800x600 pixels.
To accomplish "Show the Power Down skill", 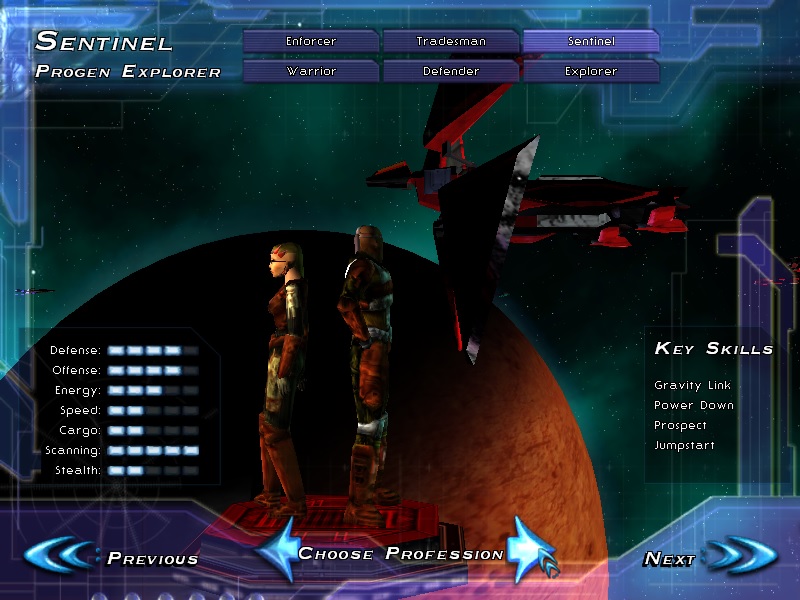I will (694, 405).
